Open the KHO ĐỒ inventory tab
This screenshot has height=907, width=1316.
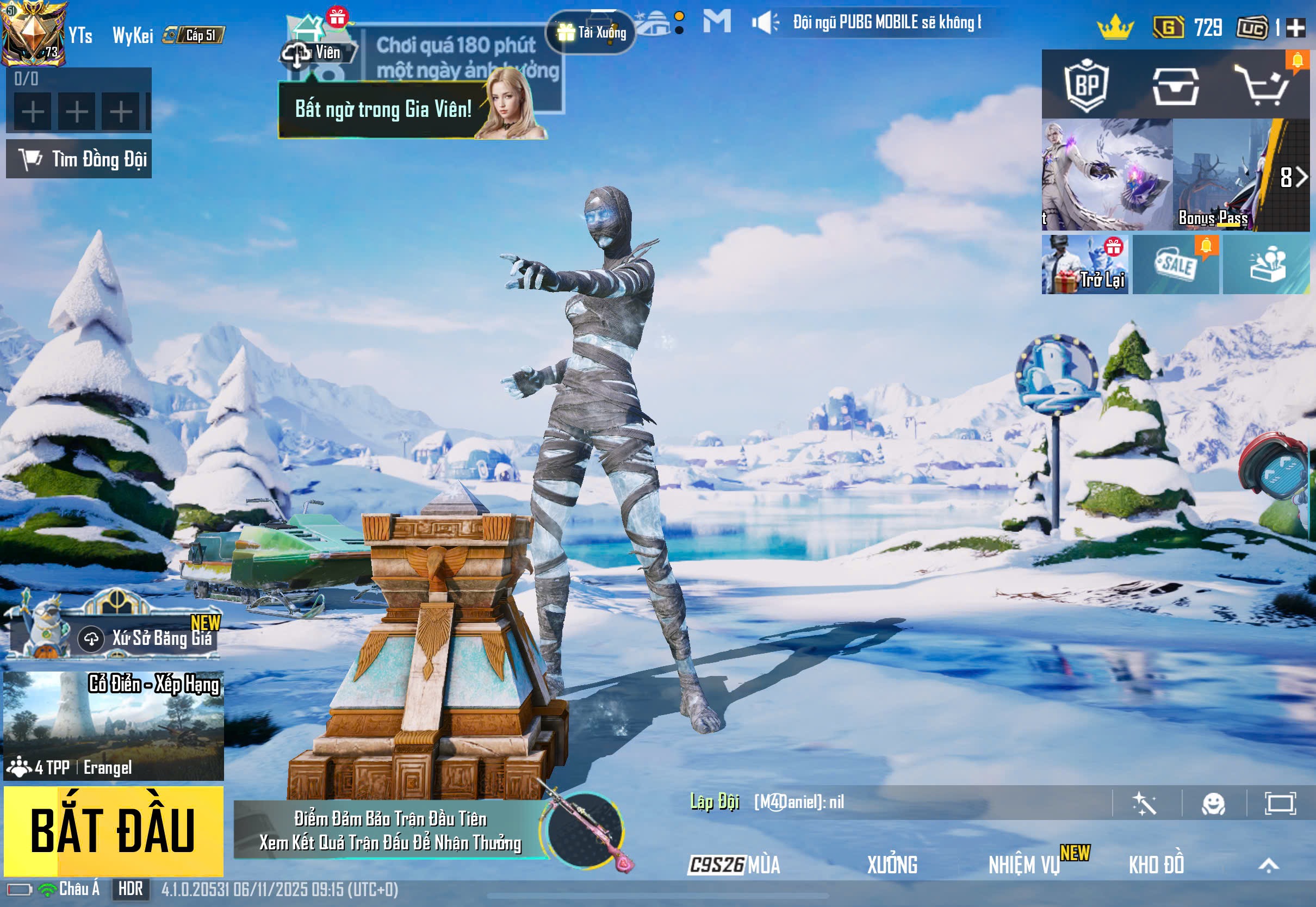point(1156,865)
